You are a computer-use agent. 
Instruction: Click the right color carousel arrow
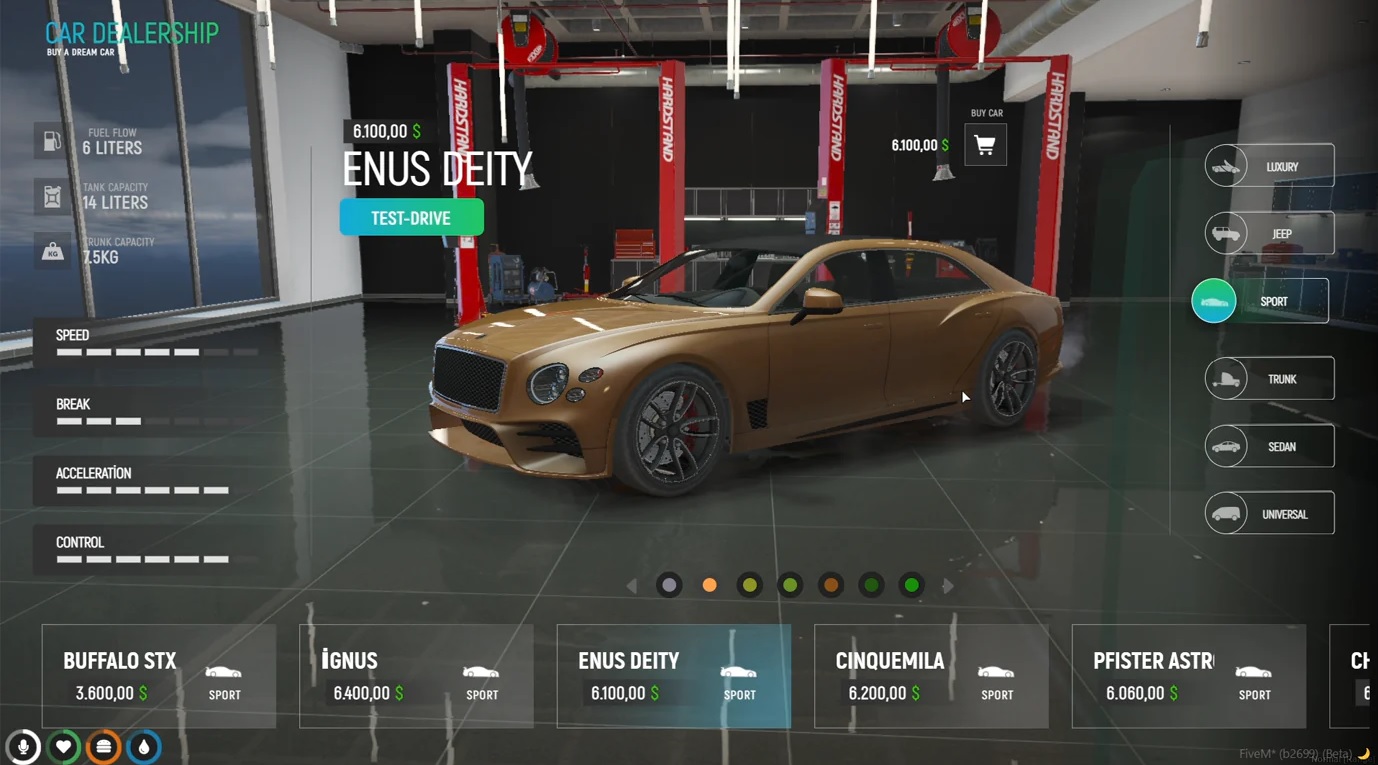pyautogui.click(x=948, y=585)
